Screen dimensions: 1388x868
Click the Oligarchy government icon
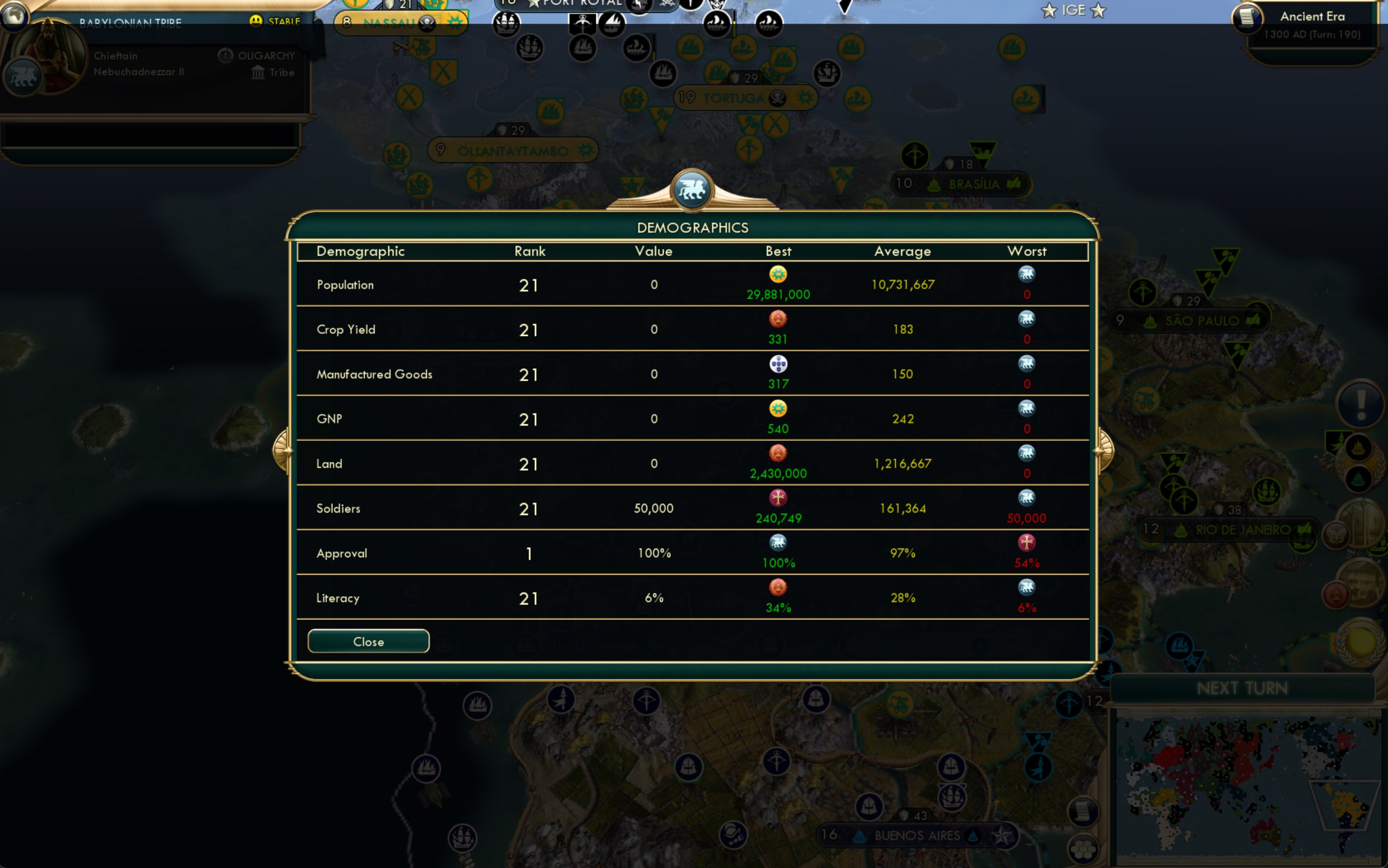224,55
